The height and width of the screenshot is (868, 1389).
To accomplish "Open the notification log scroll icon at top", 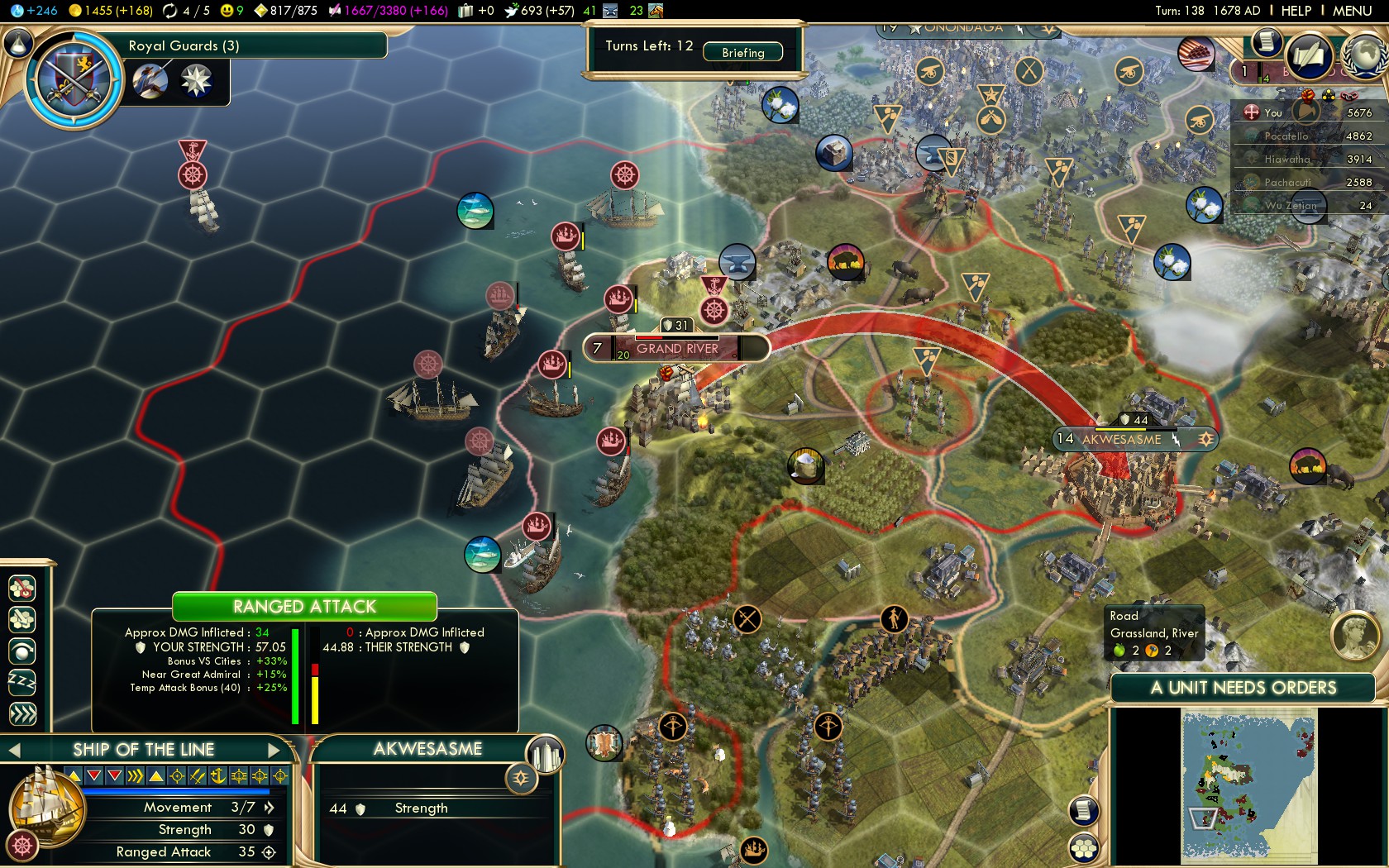I will [1265, 41].
